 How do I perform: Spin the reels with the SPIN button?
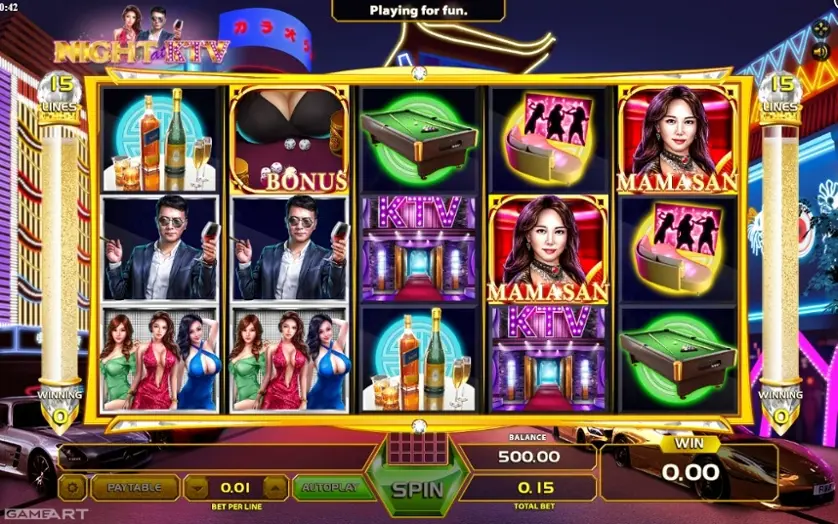pos(417,490)
